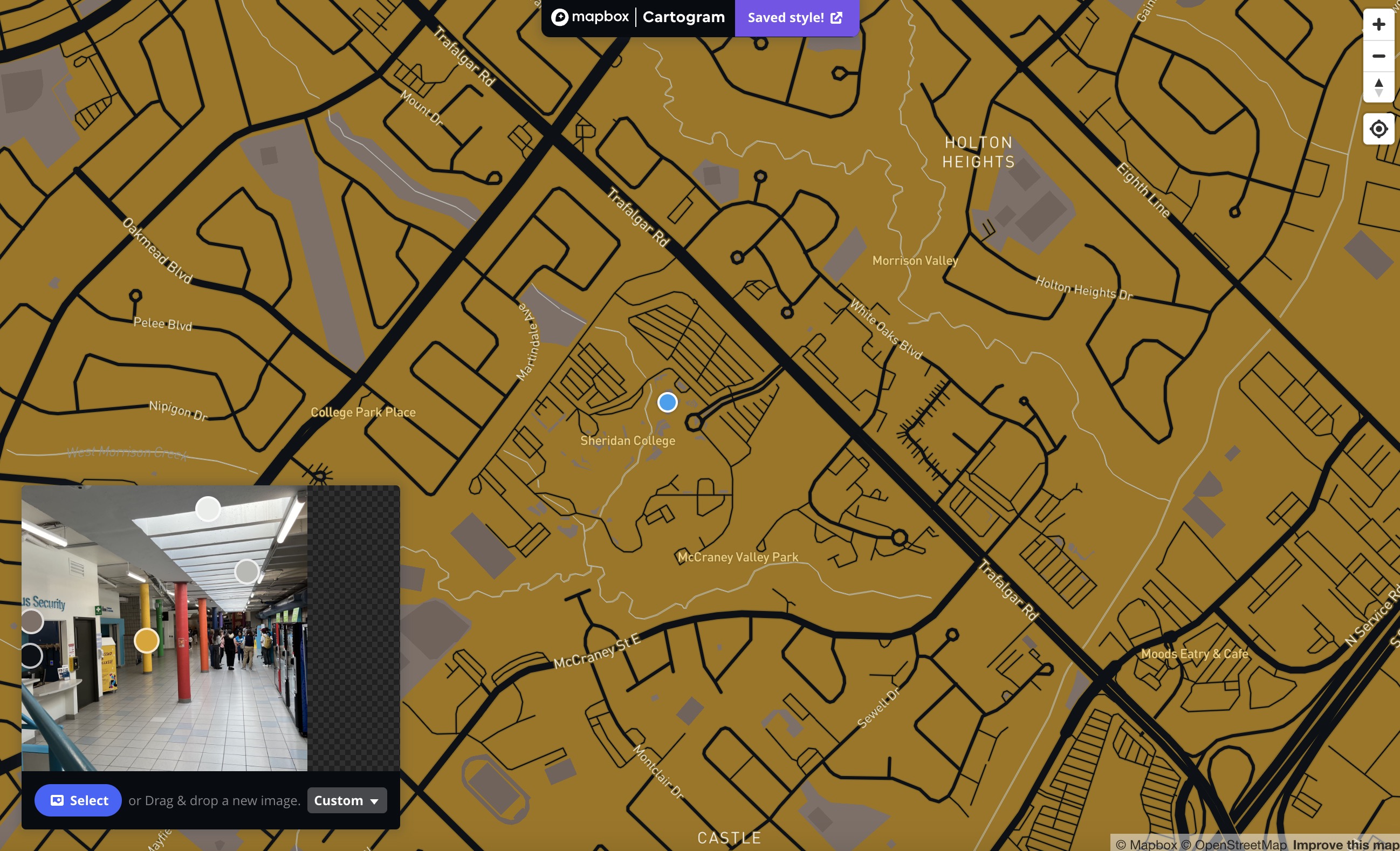The image size is (1400, 851).
Task: Zoom out of the map
Action: (x=1378, y=56)
